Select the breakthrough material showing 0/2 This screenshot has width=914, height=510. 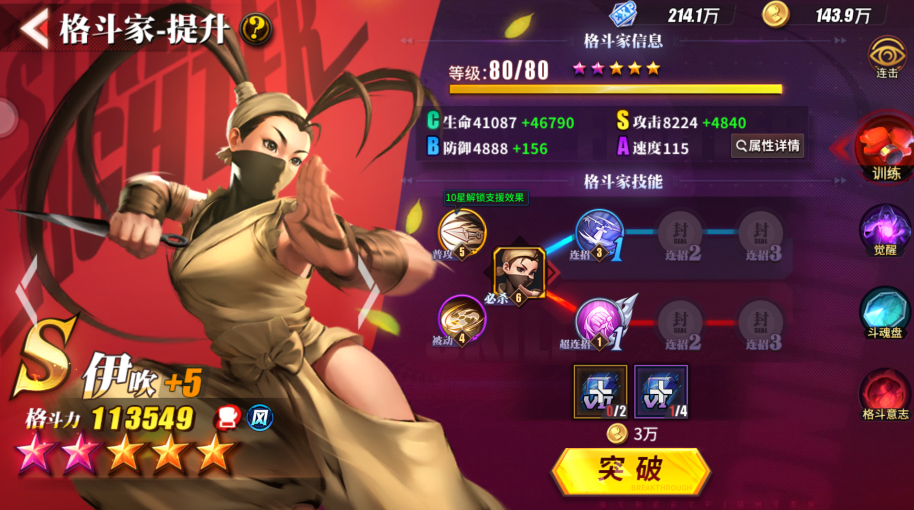600,392
